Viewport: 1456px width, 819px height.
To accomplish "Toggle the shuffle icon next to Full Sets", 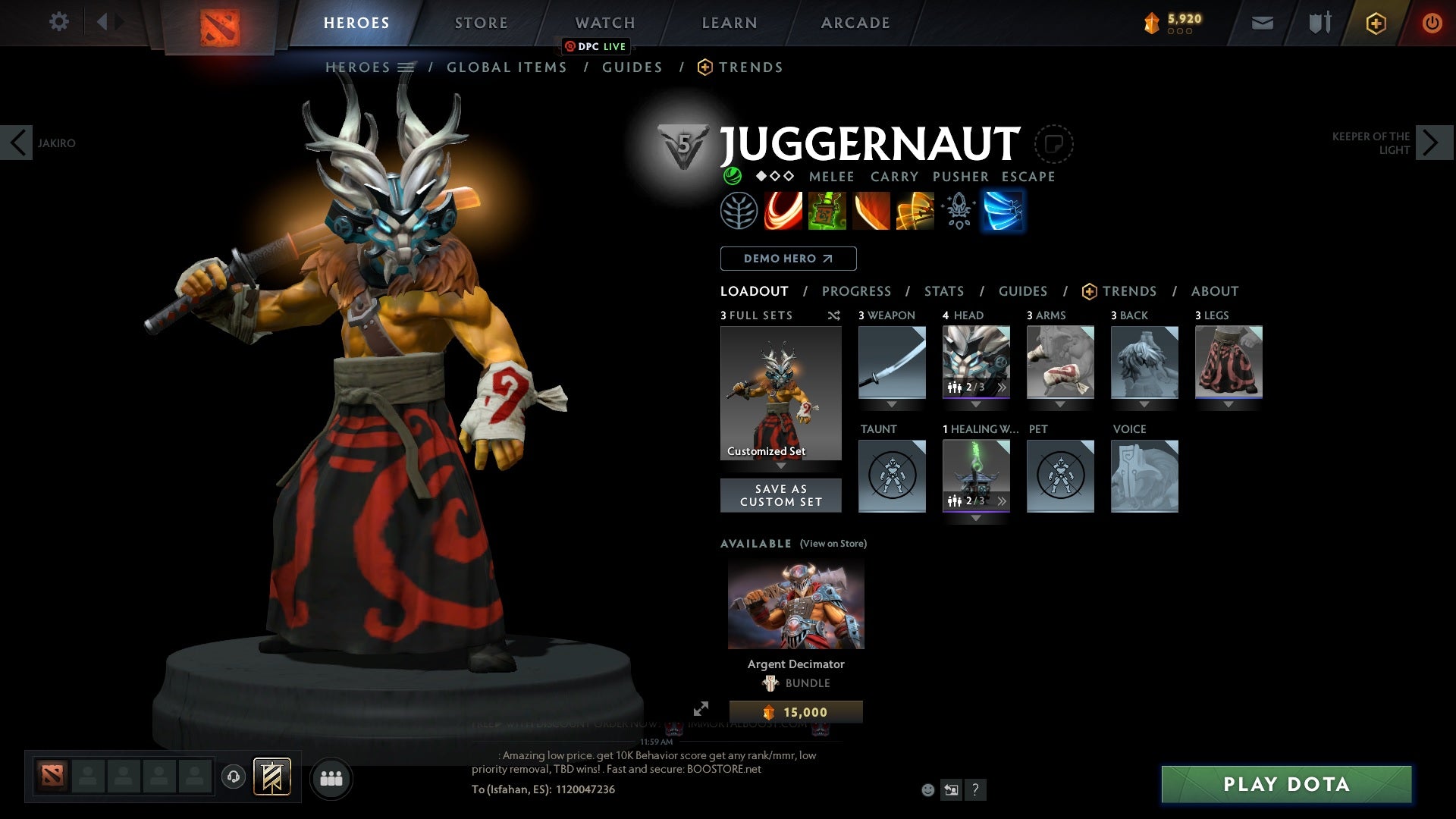I will (x=834, y=315).
